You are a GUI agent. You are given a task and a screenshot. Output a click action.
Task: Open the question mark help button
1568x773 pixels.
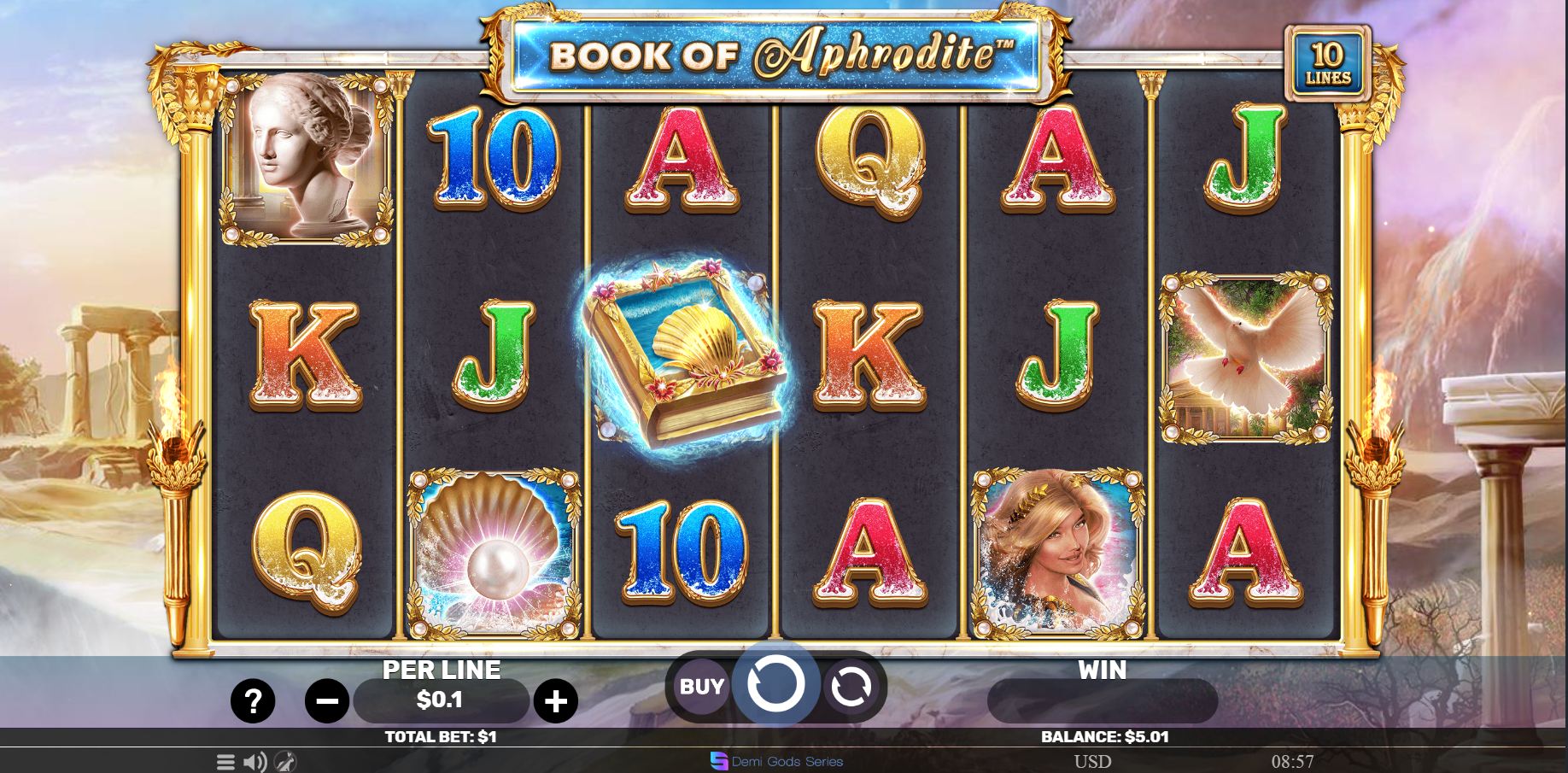pyautogui.click(x=253, y=702)
